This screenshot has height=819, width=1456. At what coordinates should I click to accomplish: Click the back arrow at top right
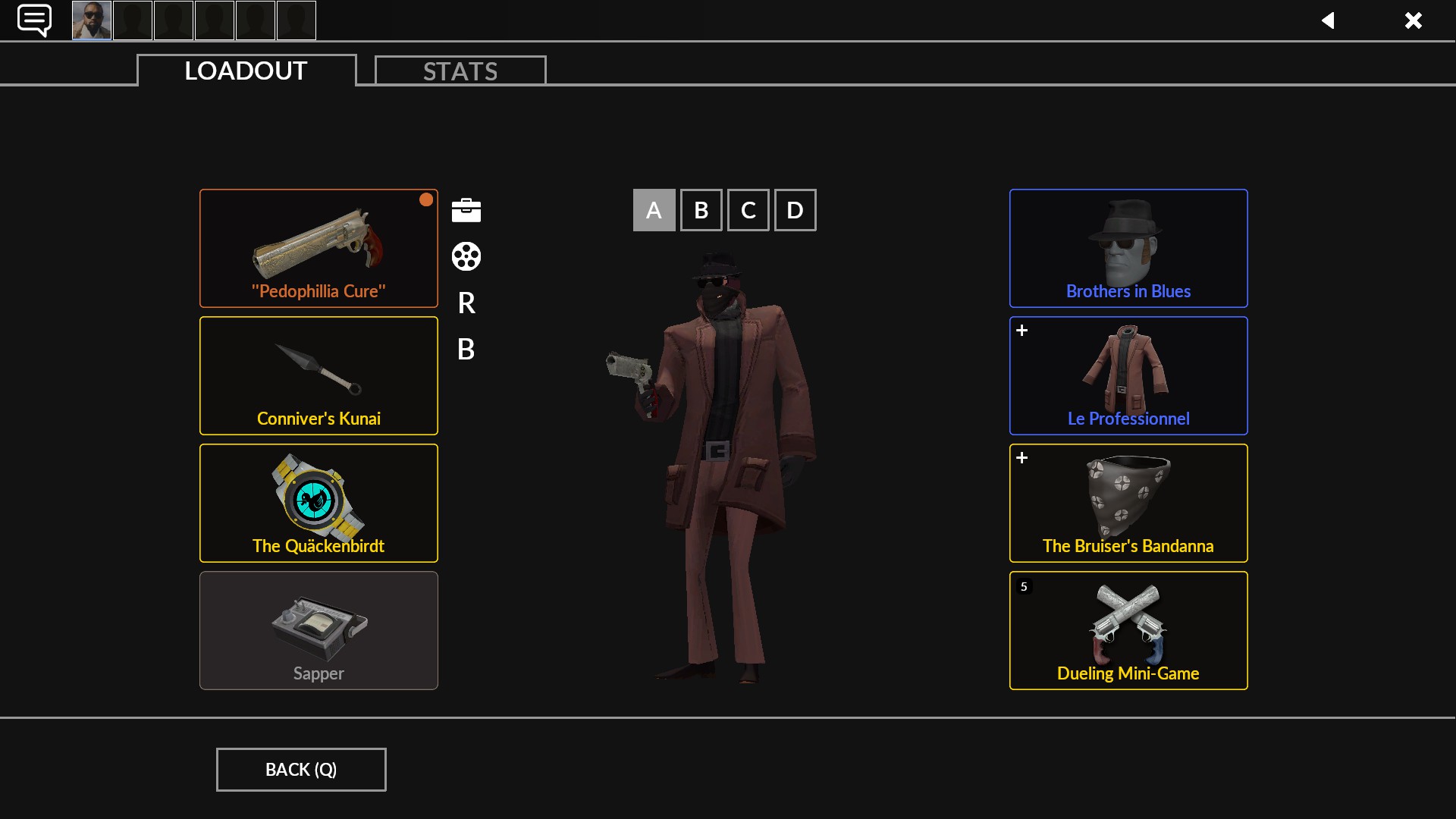coord(1329,20)
